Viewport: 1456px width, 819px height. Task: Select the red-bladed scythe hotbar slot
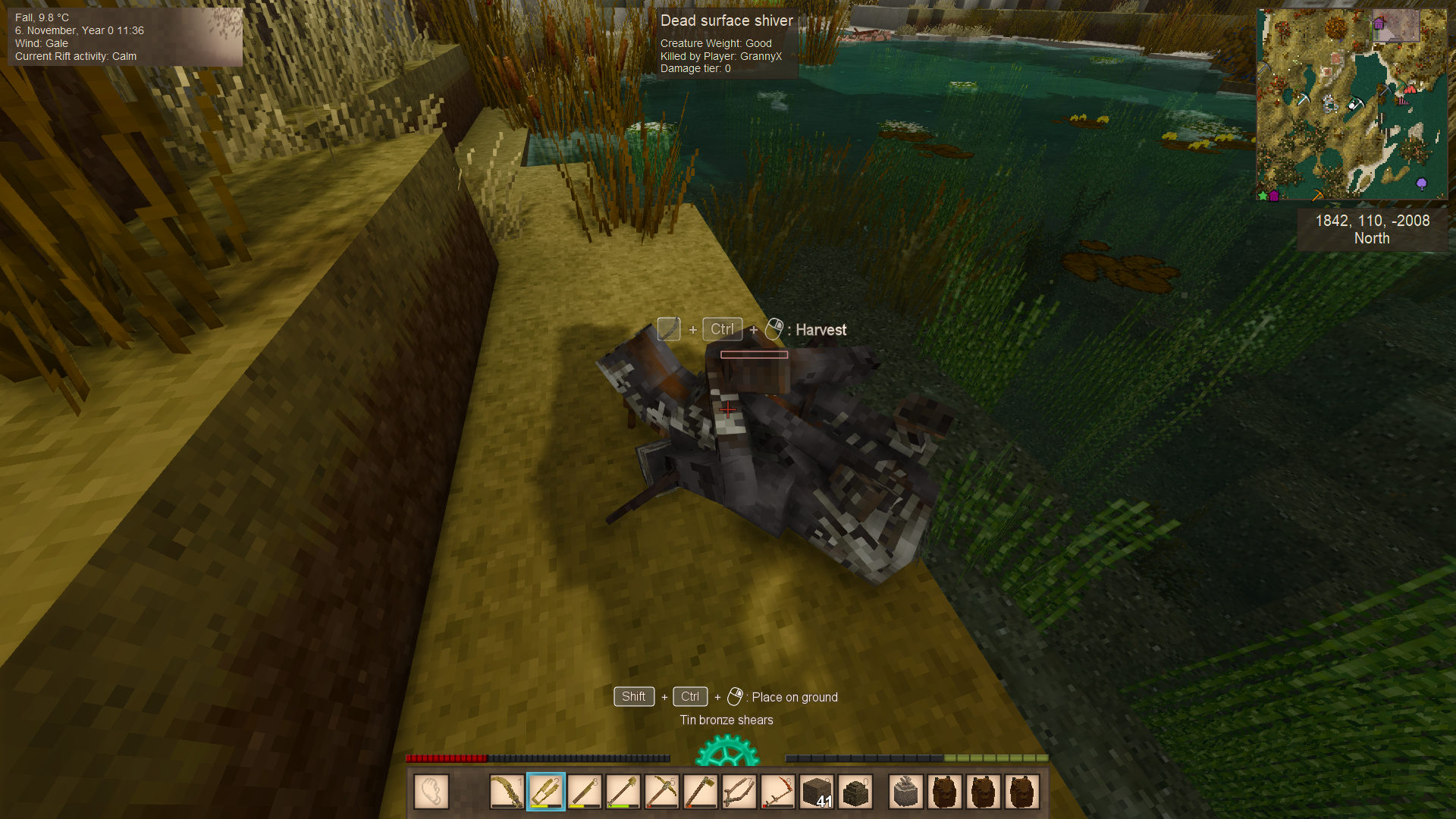coord(778,792)
